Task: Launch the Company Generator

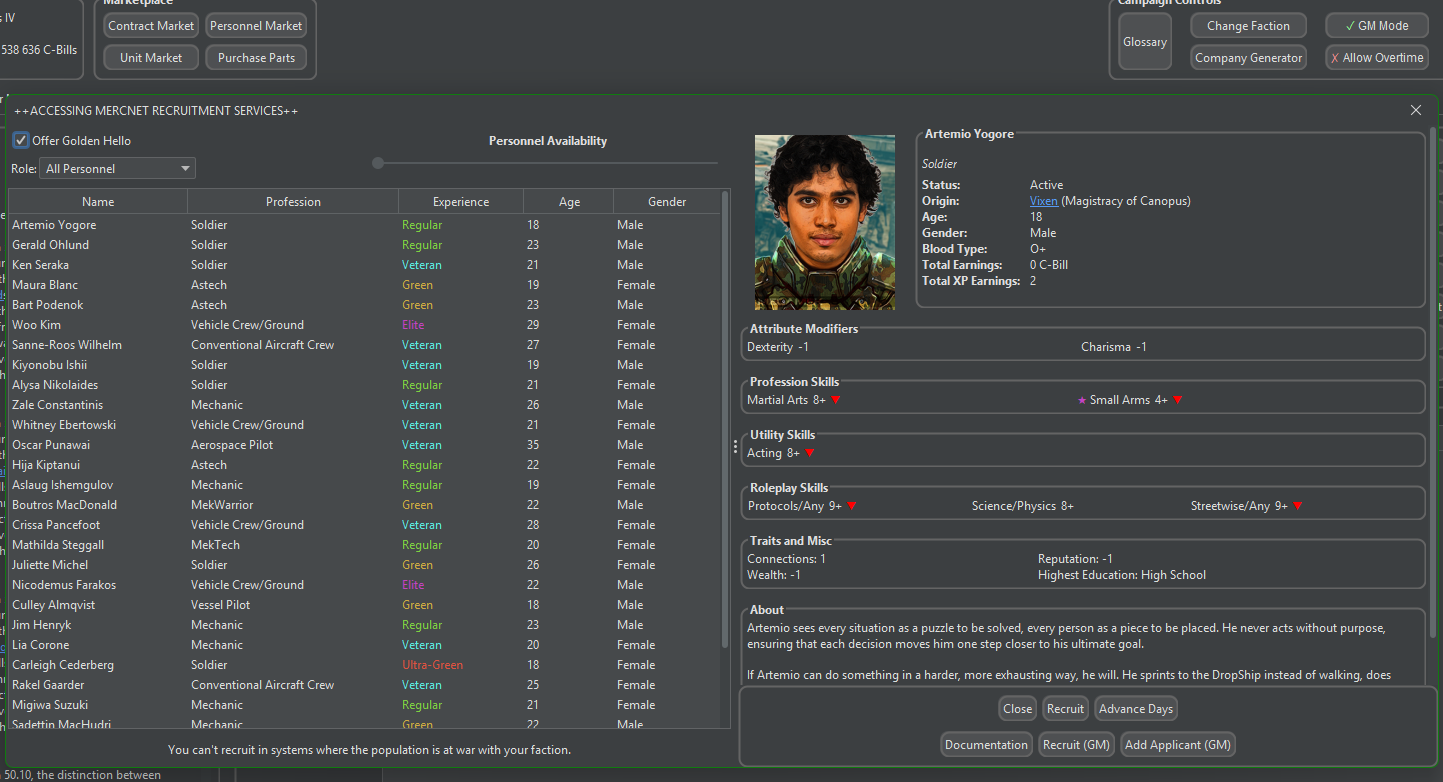Action: (x=1248, y=57)
